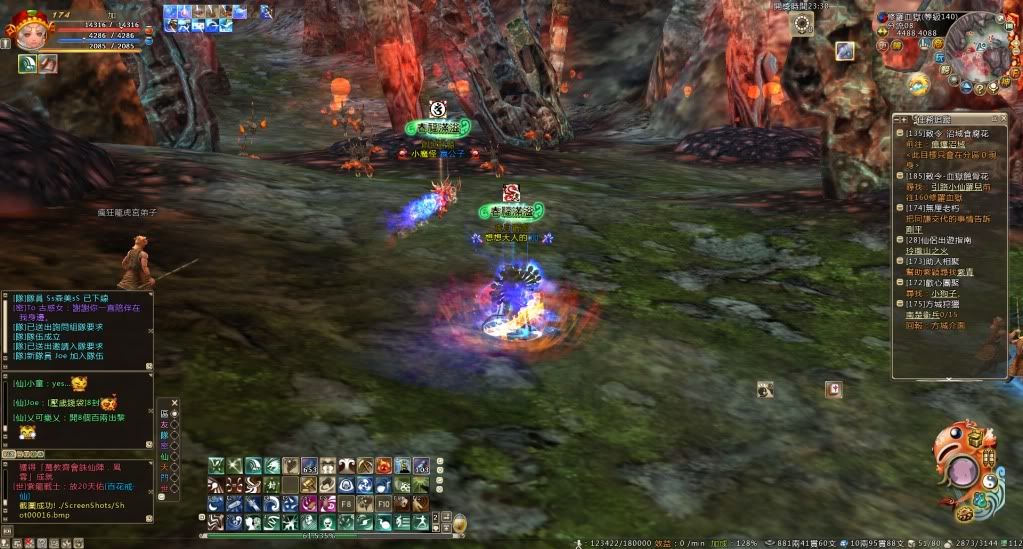Click the sun dial icon under clock
The height and width of the screenshot is (549, 1023).
(x=799, y=24)
